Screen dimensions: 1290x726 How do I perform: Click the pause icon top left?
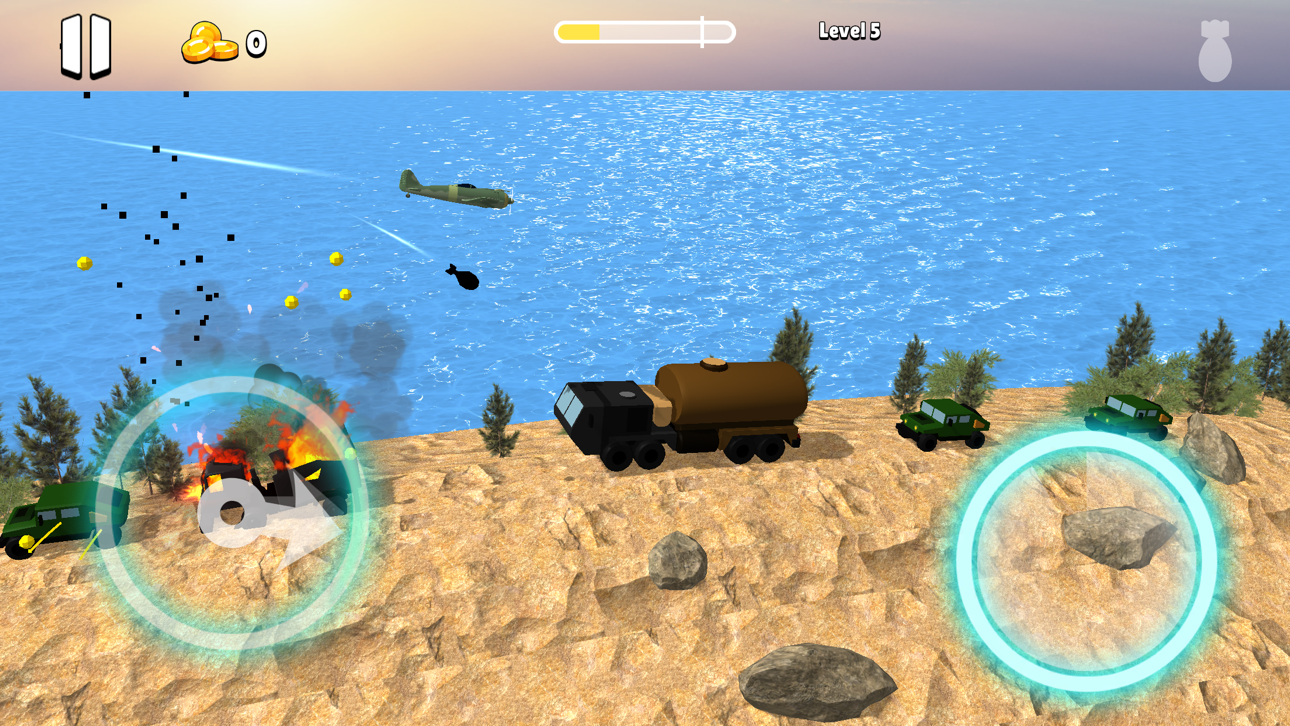coord(85,45)
